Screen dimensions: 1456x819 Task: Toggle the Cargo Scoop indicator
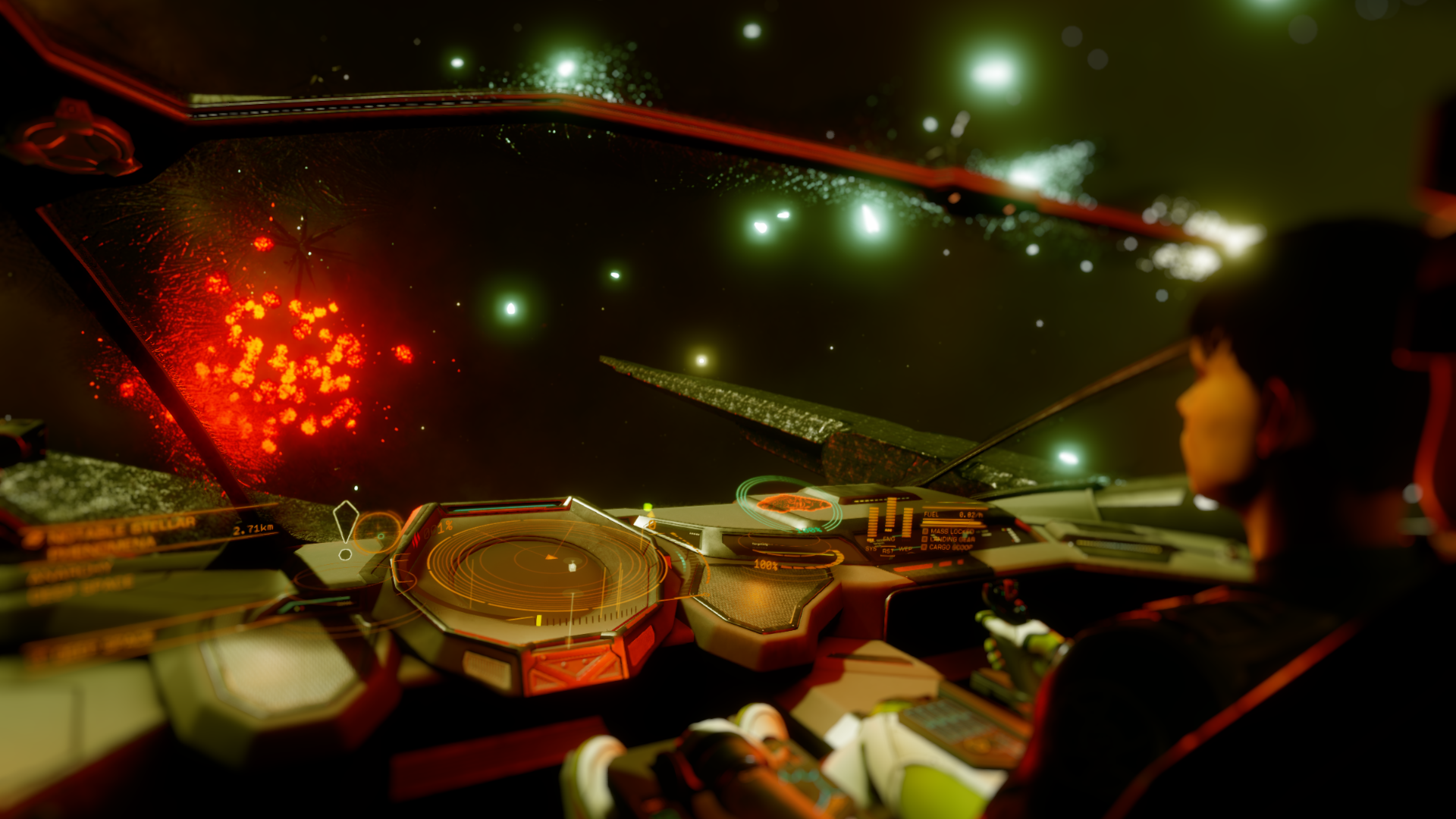949,547
